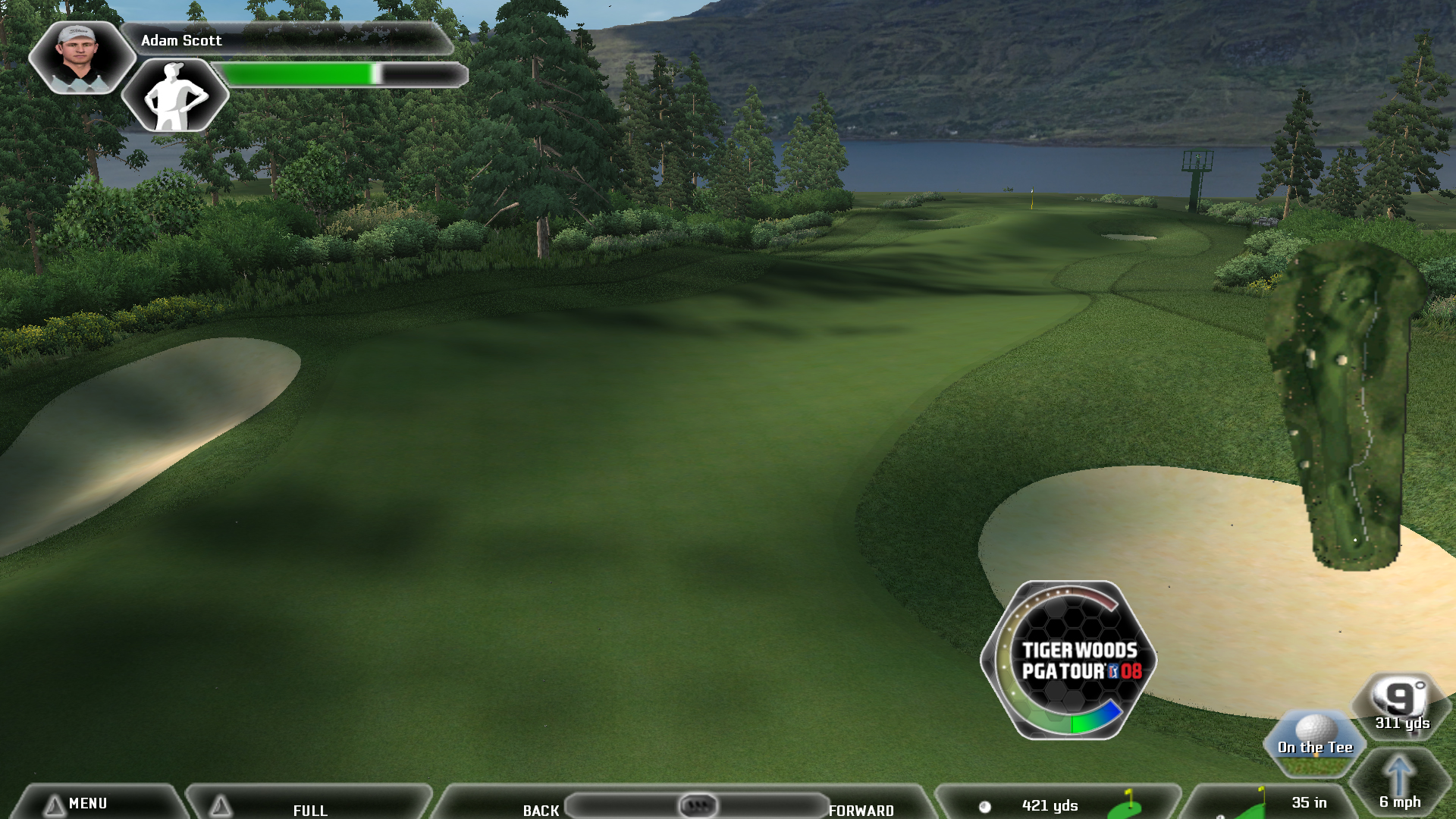Select the white golfer silhouette icon
Viewport: 1456px width, 819px height.
175,96
